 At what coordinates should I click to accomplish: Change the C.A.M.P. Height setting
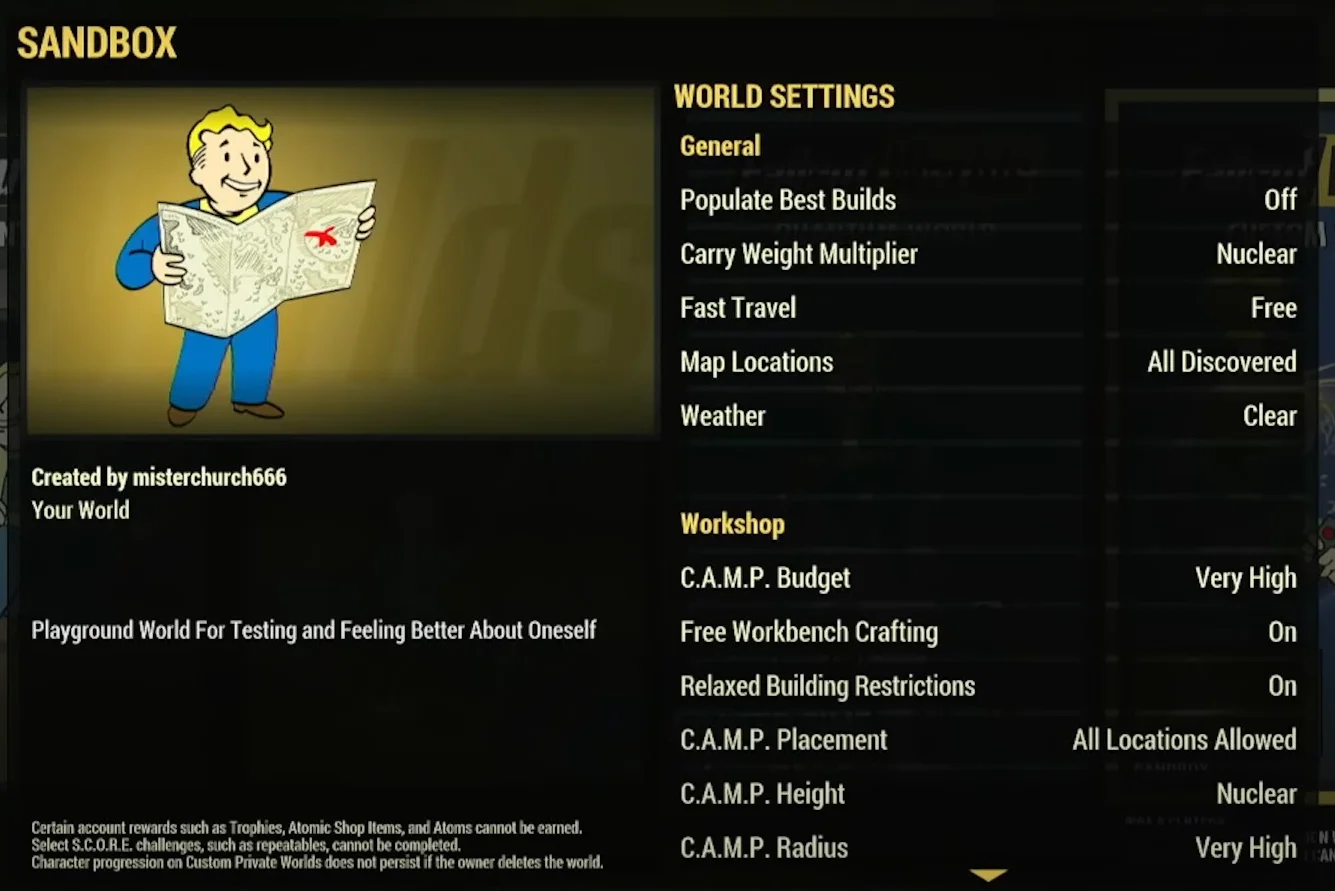(x=988, y=794)
